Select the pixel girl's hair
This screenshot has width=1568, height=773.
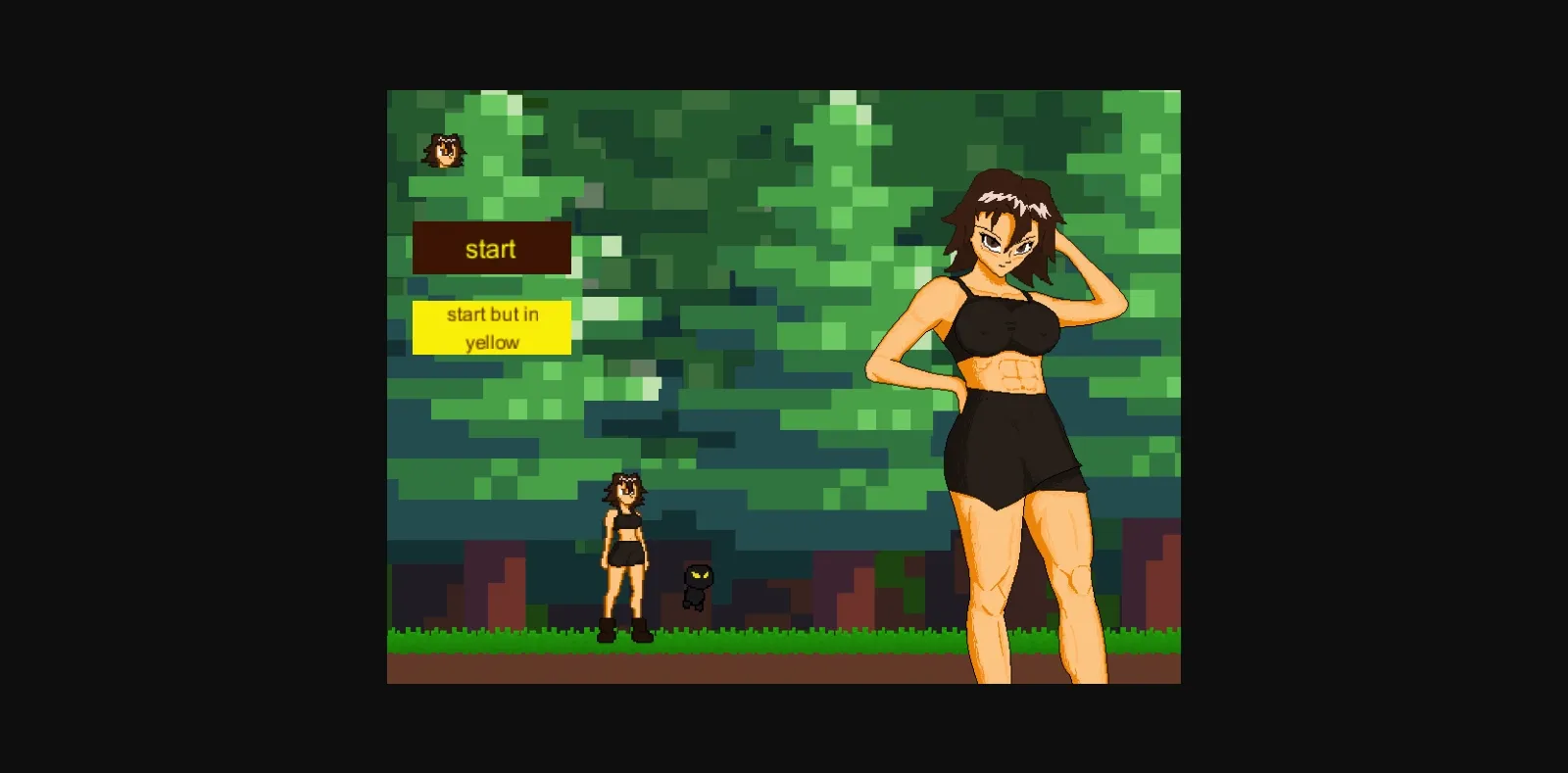[625, 485]
